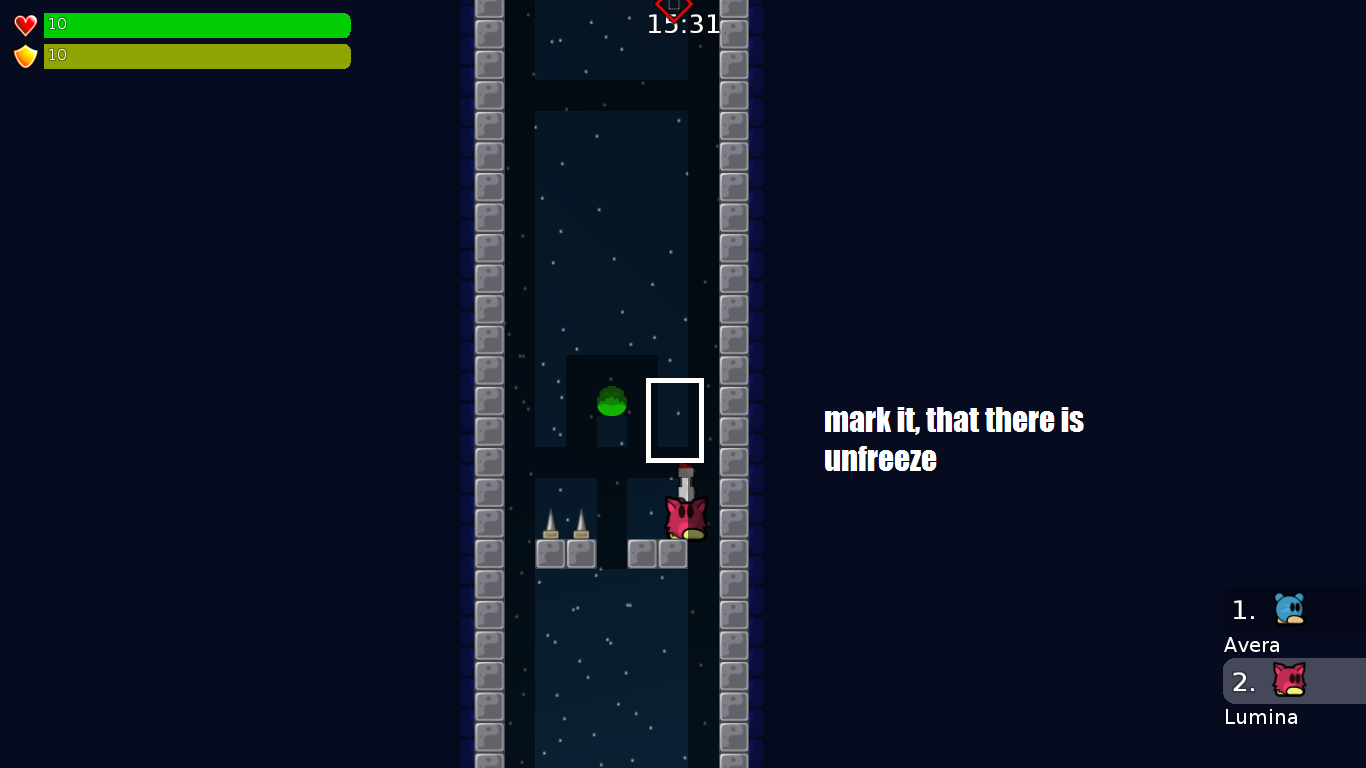
Task: Click the green slime enemy
Action: click(613, 402)
